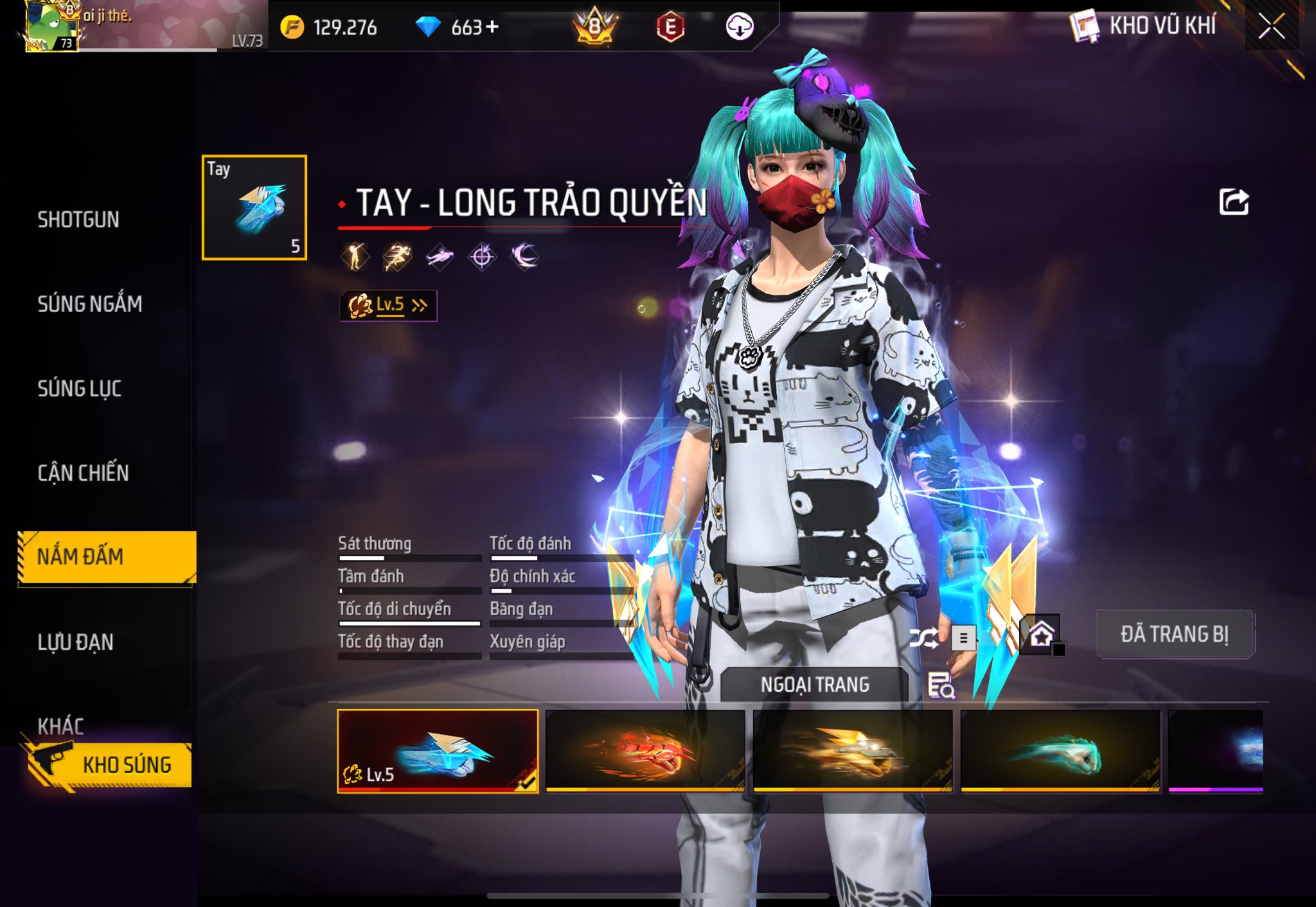Choose the teal green fist skin
Image resolution: width=1316 pixels, height=907 pixels.
tap(1061, 751)
